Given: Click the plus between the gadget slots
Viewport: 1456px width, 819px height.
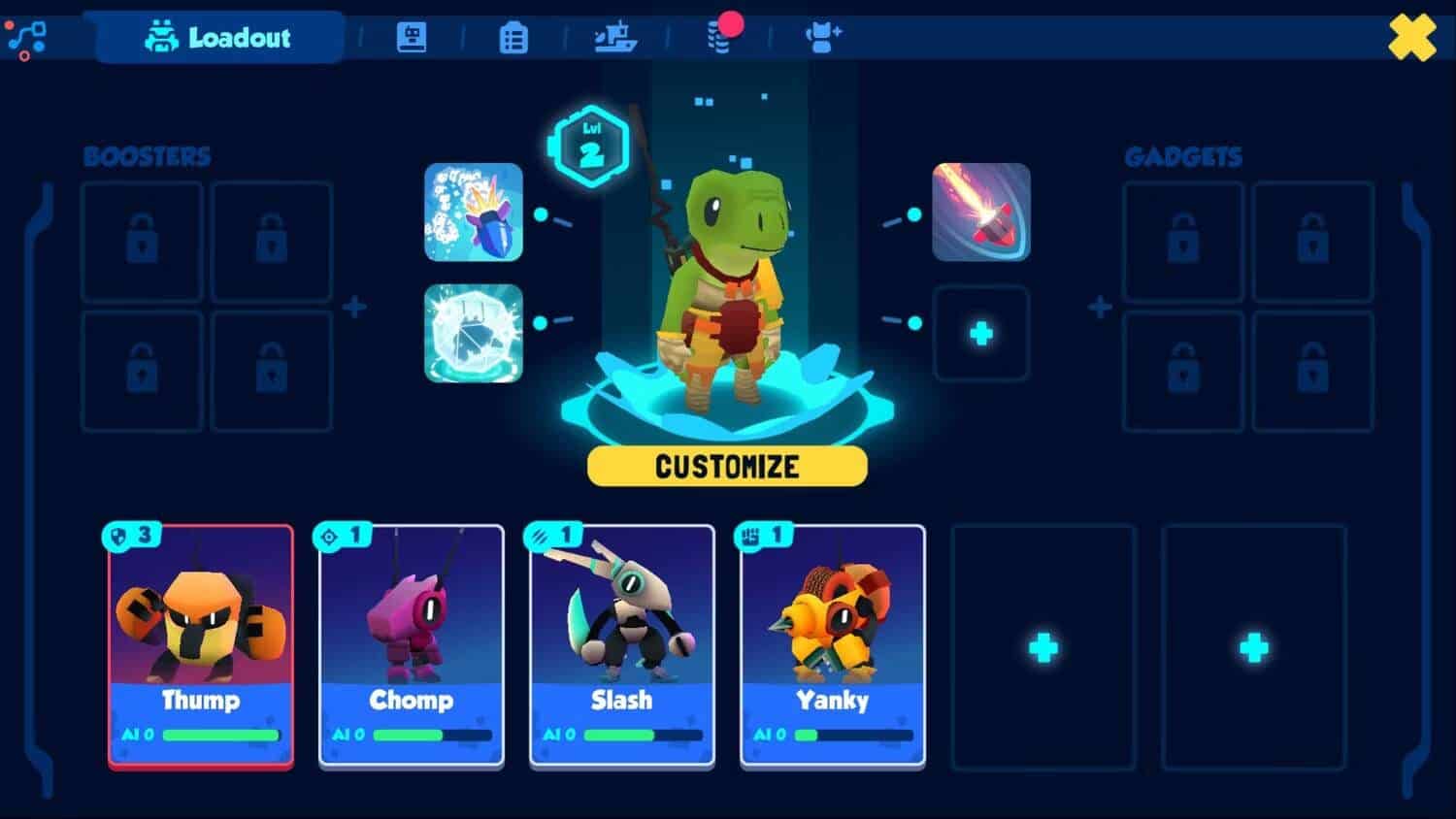Looking at the screenshot, I should coord(1100,307).
